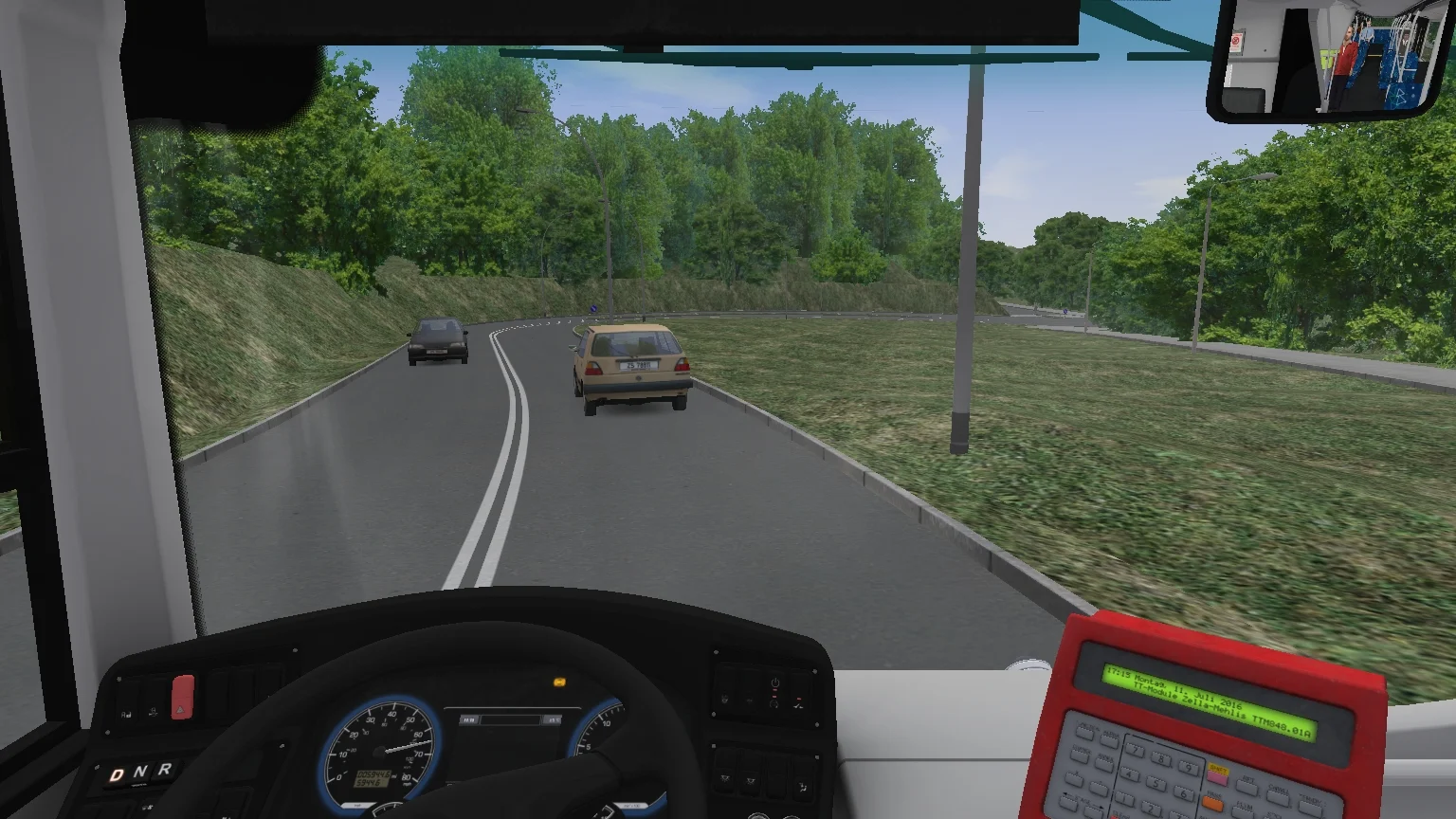1456x819 pixels.
Task: Toggle the red hazard warning switch
Action: coord(182,698)
